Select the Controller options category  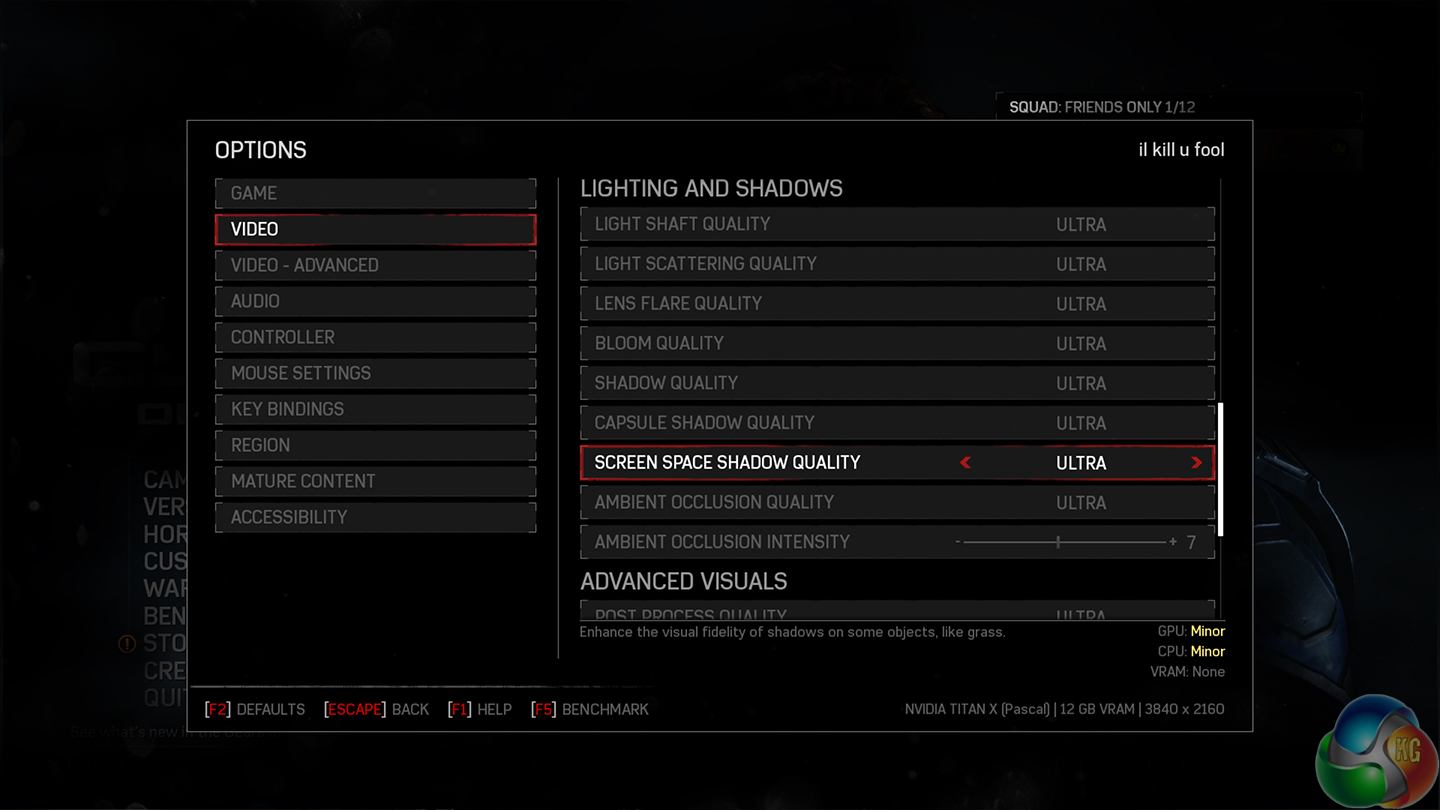[375, 337]
